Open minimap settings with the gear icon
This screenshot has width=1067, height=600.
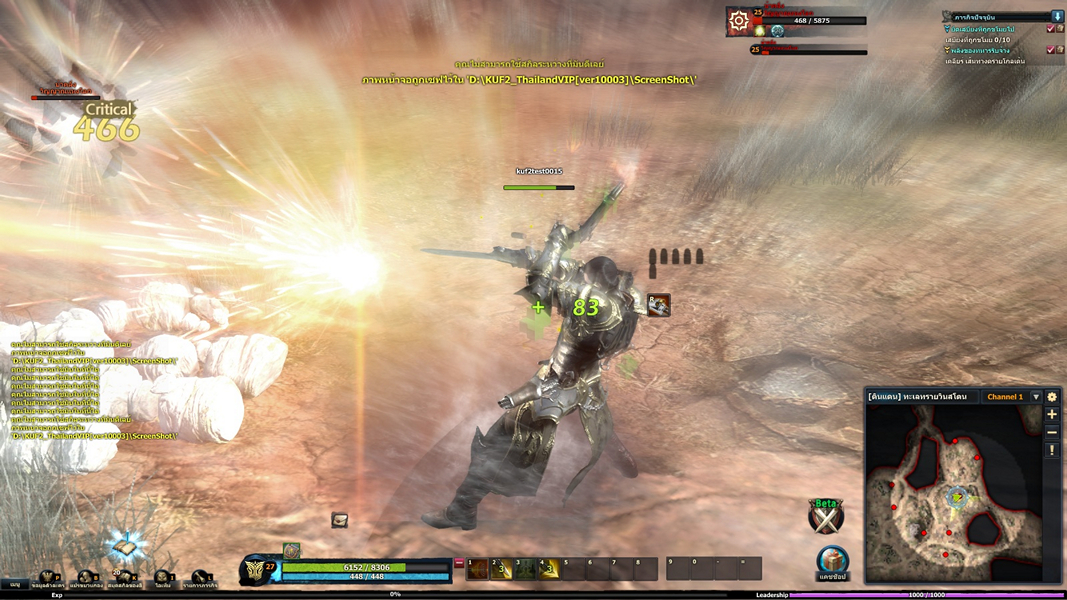point(1052,397)
